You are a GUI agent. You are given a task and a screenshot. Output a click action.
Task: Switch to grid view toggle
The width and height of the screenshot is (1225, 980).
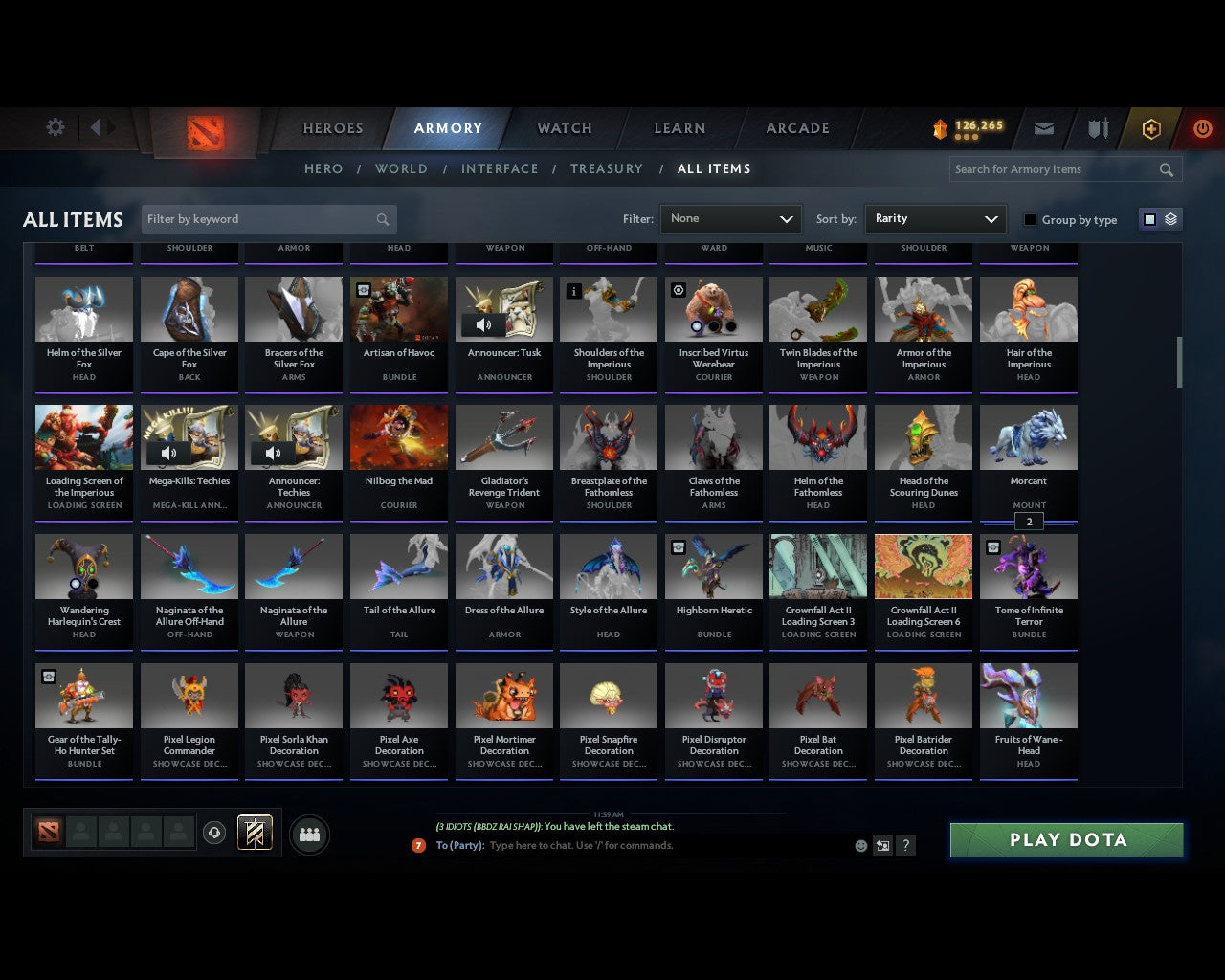[x=1148, y=218]
